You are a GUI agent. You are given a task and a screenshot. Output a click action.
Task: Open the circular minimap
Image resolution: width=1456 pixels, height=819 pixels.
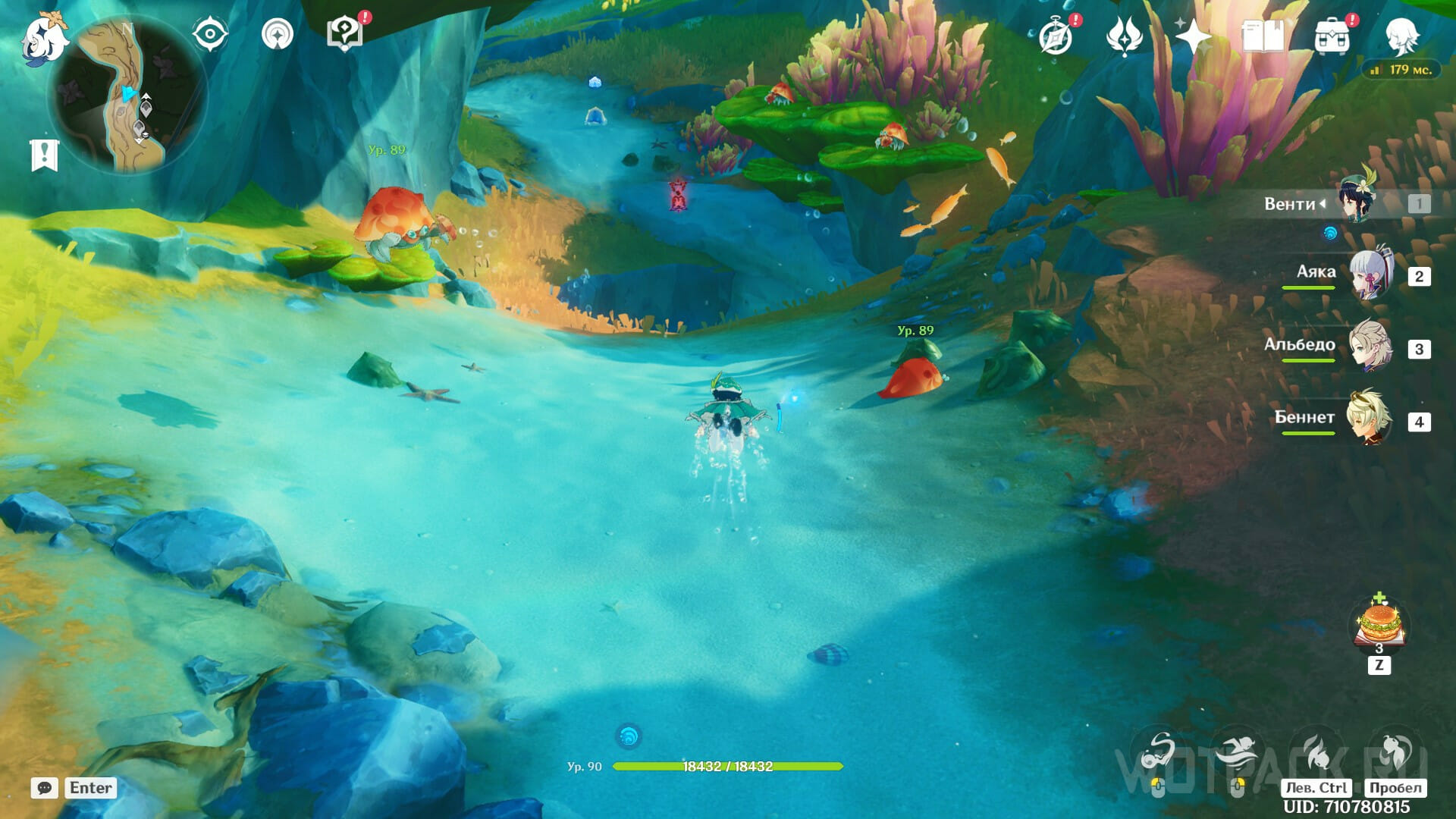click(x=127, y=96)
